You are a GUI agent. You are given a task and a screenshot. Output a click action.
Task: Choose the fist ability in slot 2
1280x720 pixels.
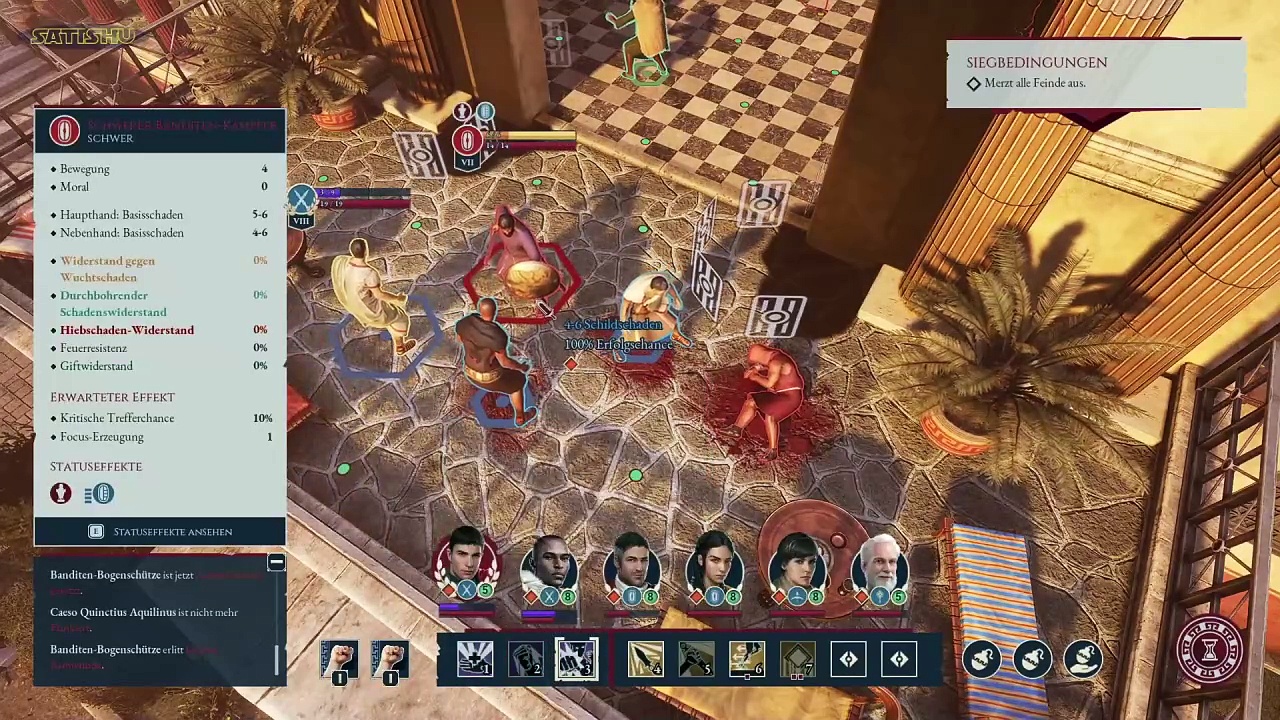[525, 659]
